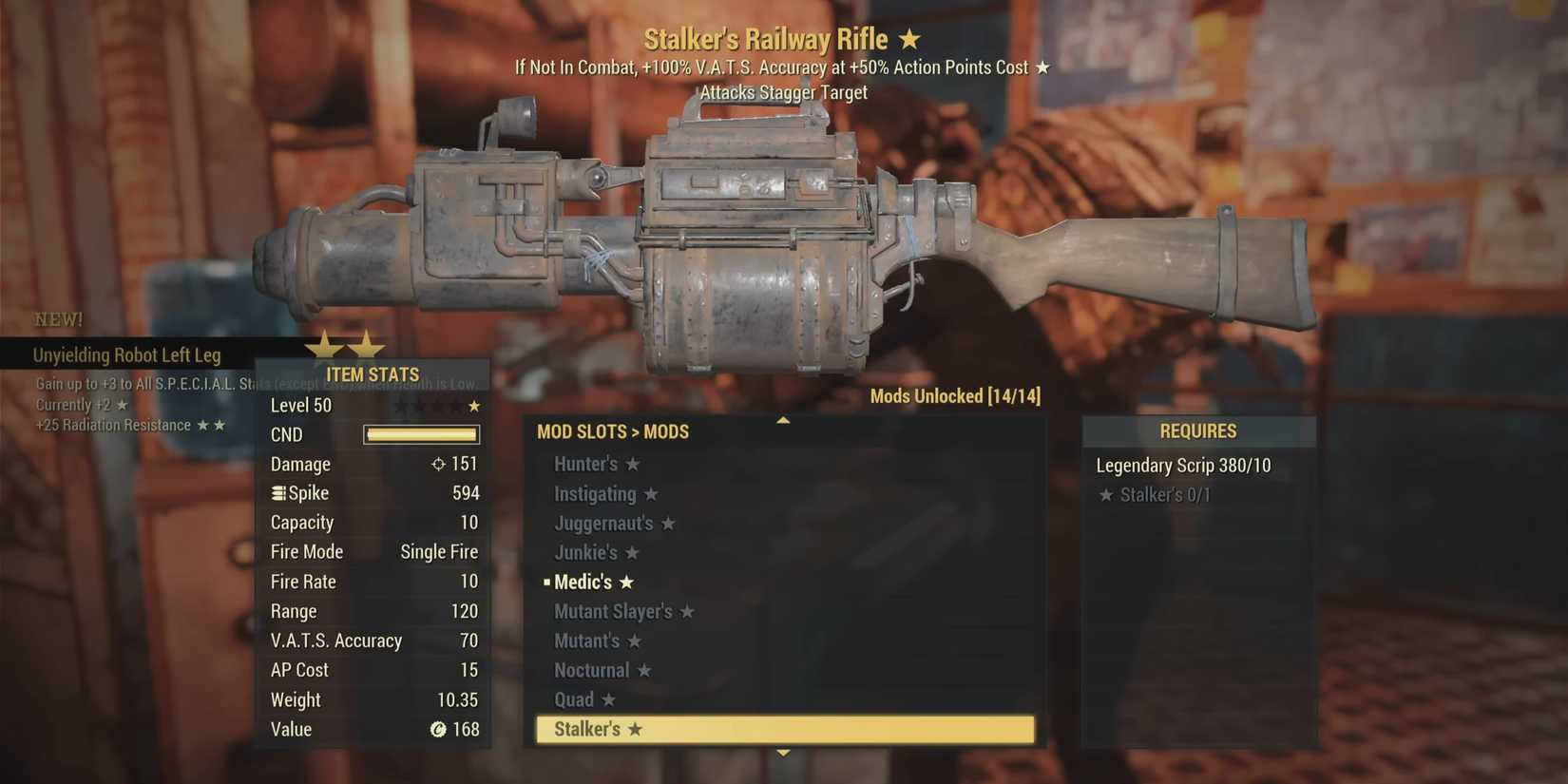Screen dimensions: 1568x784
Task: Toggle the Medic's mod selection marker
Action: (x=546, y=582)
